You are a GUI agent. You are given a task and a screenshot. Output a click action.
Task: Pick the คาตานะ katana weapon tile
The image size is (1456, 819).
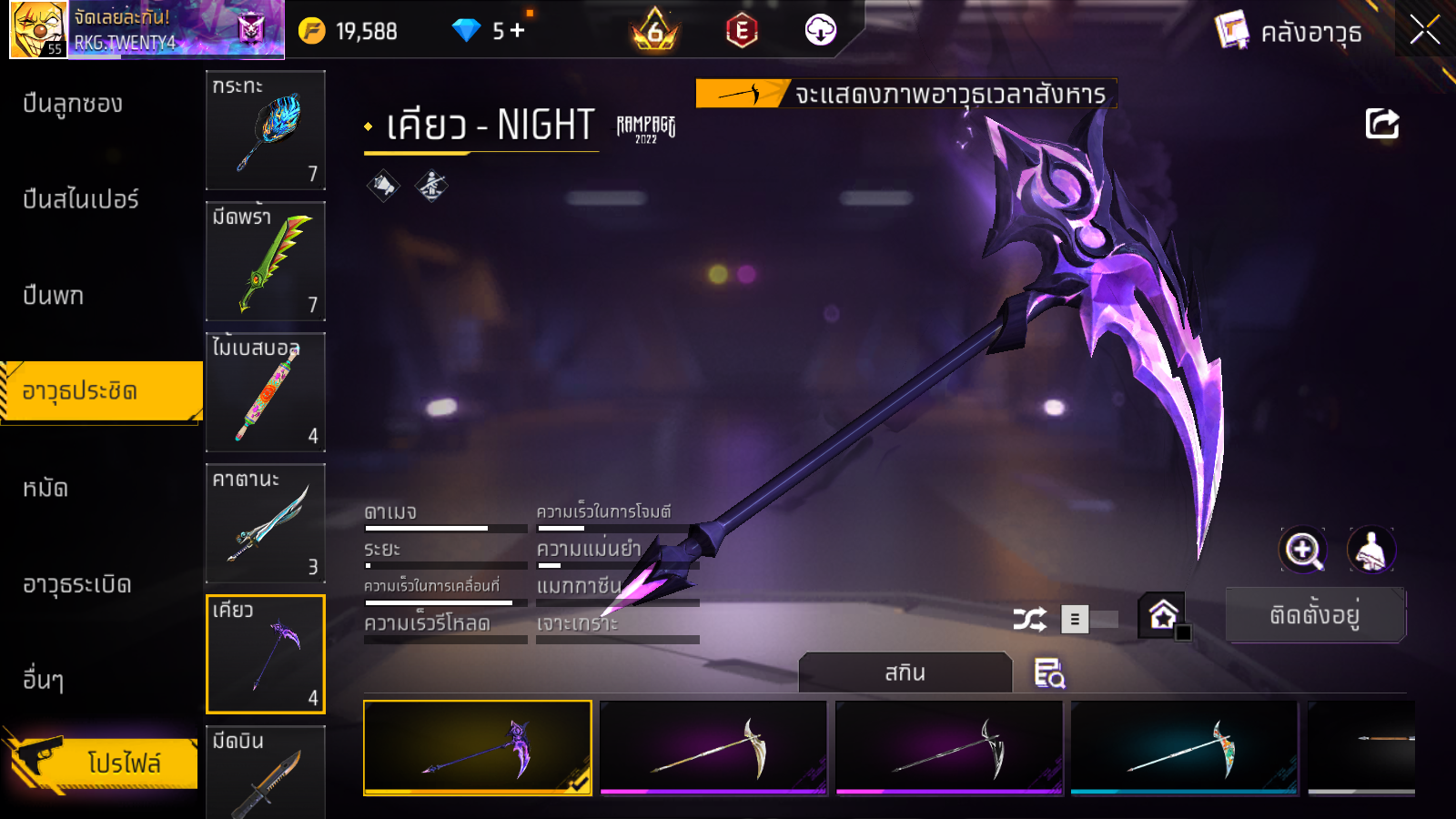[266, 523]
